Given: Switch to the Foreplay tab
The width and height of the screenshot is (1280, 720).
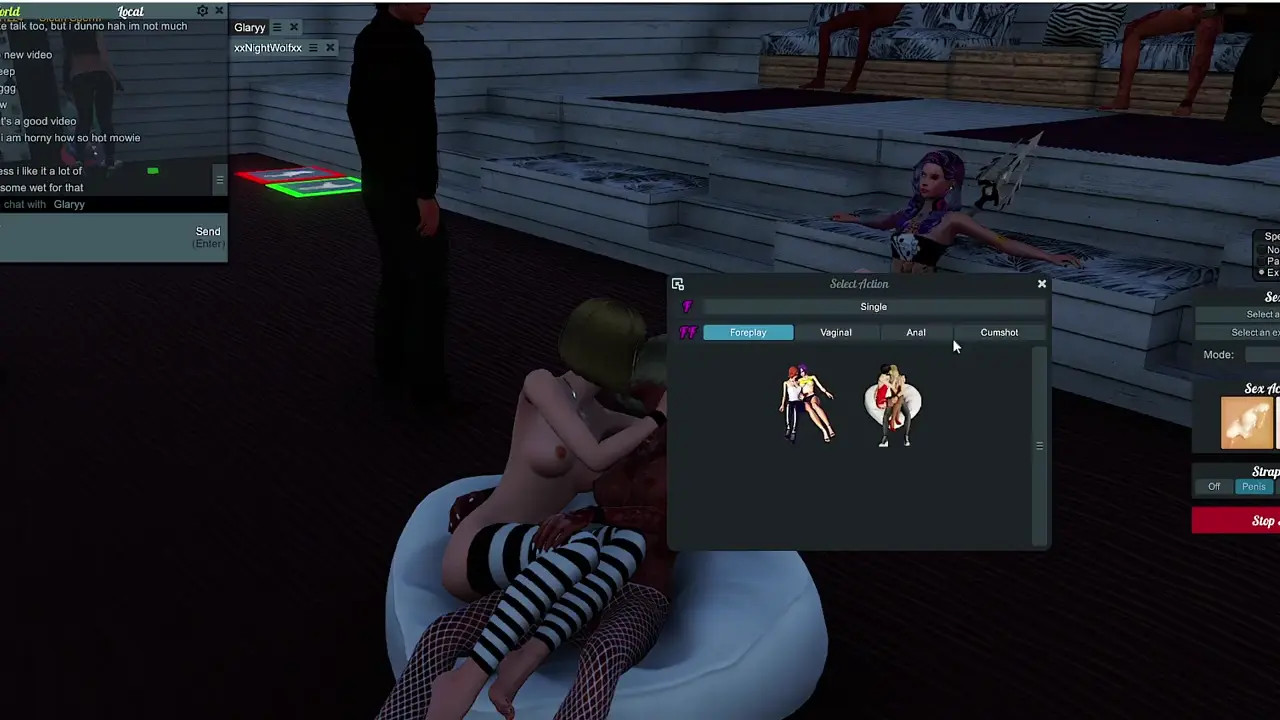Looking at the screenshot, I should (x=748, y=332).
